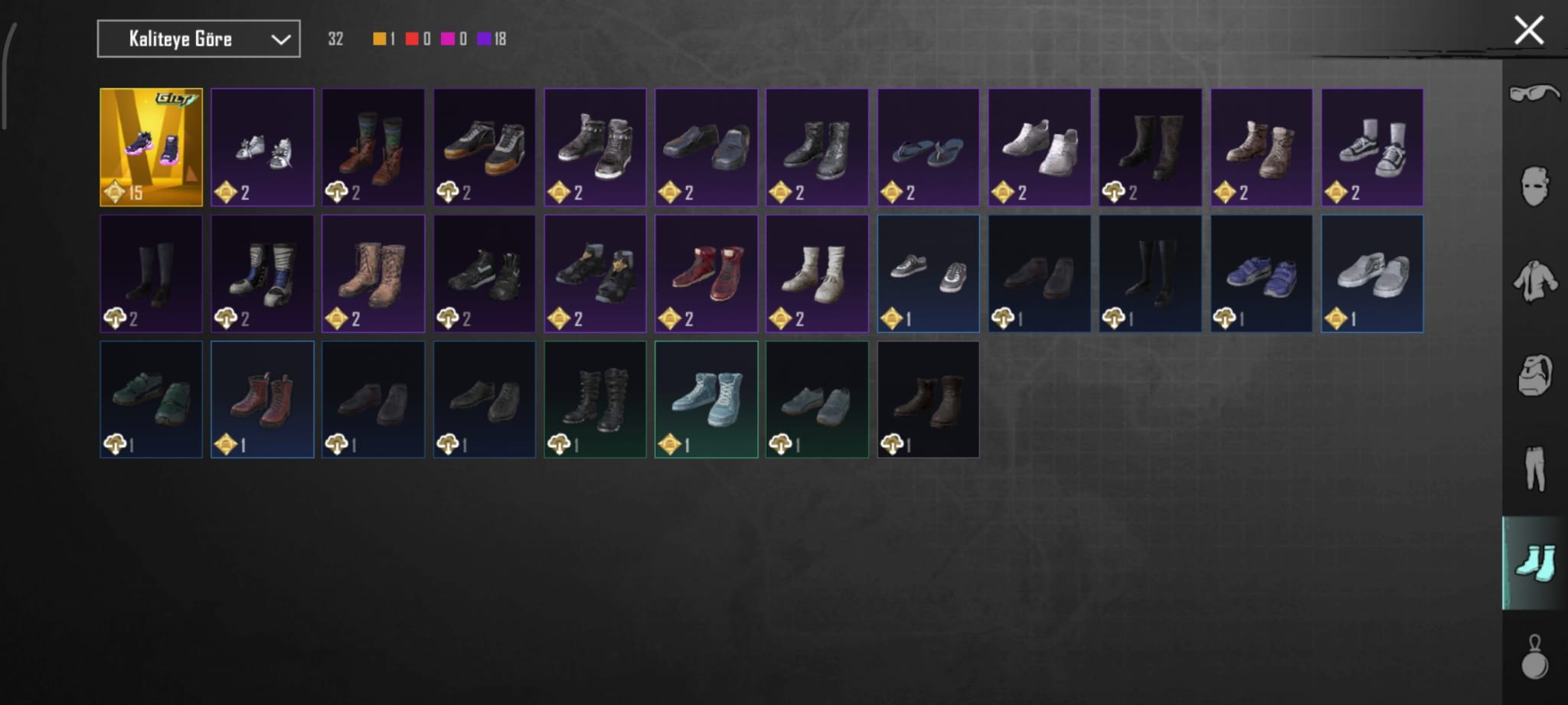The width and height of the screenshot is (1568, 705).
Task: Show the jacket outfit category
Action: [1534, 281]
